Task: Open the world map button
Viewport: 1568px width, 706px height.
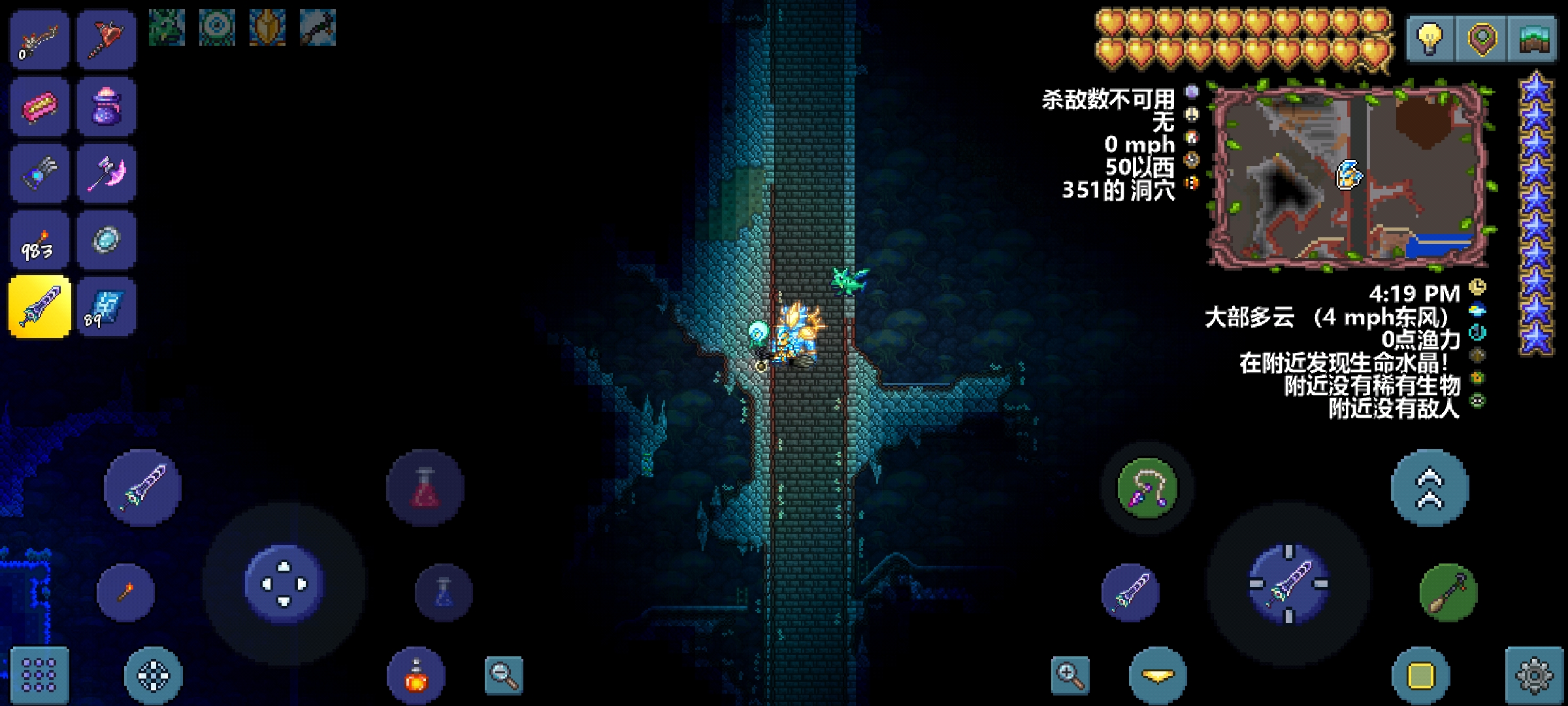Action: click(1533, 39)
